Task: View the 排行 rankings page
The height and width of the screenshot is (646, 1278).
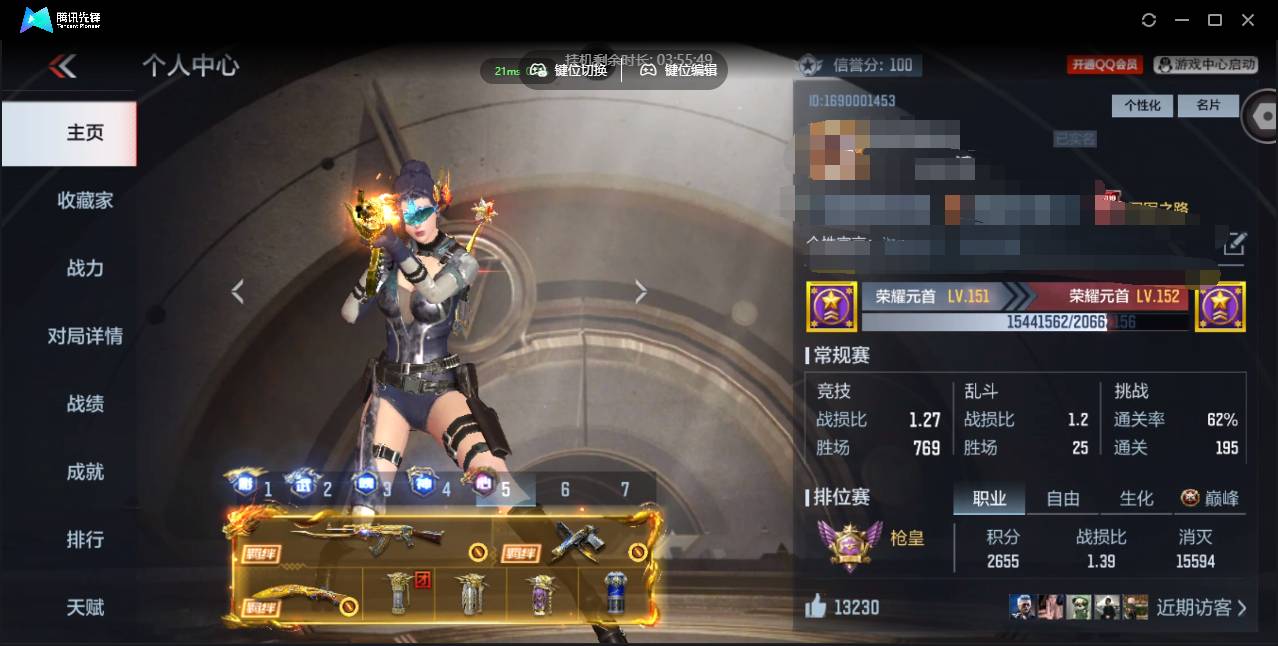Action: coord(85,540)
